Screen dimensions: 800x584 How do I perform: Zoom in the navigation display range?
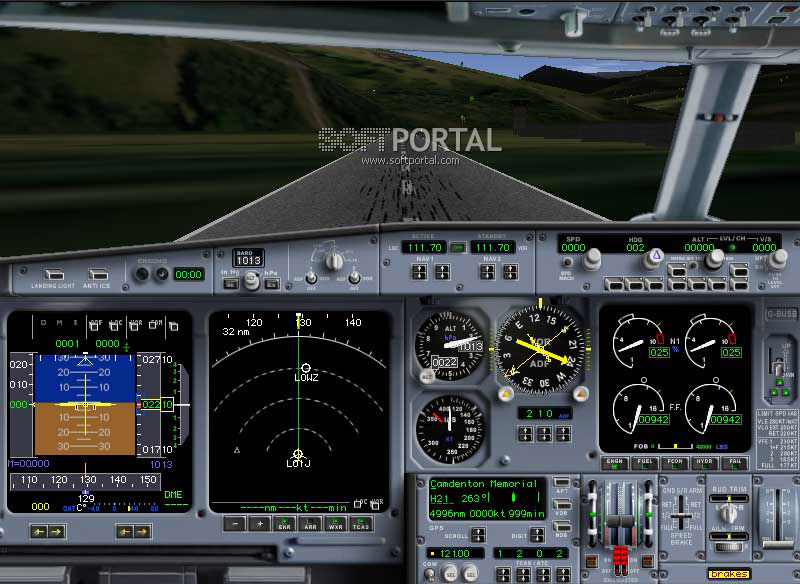click(259, 524)
